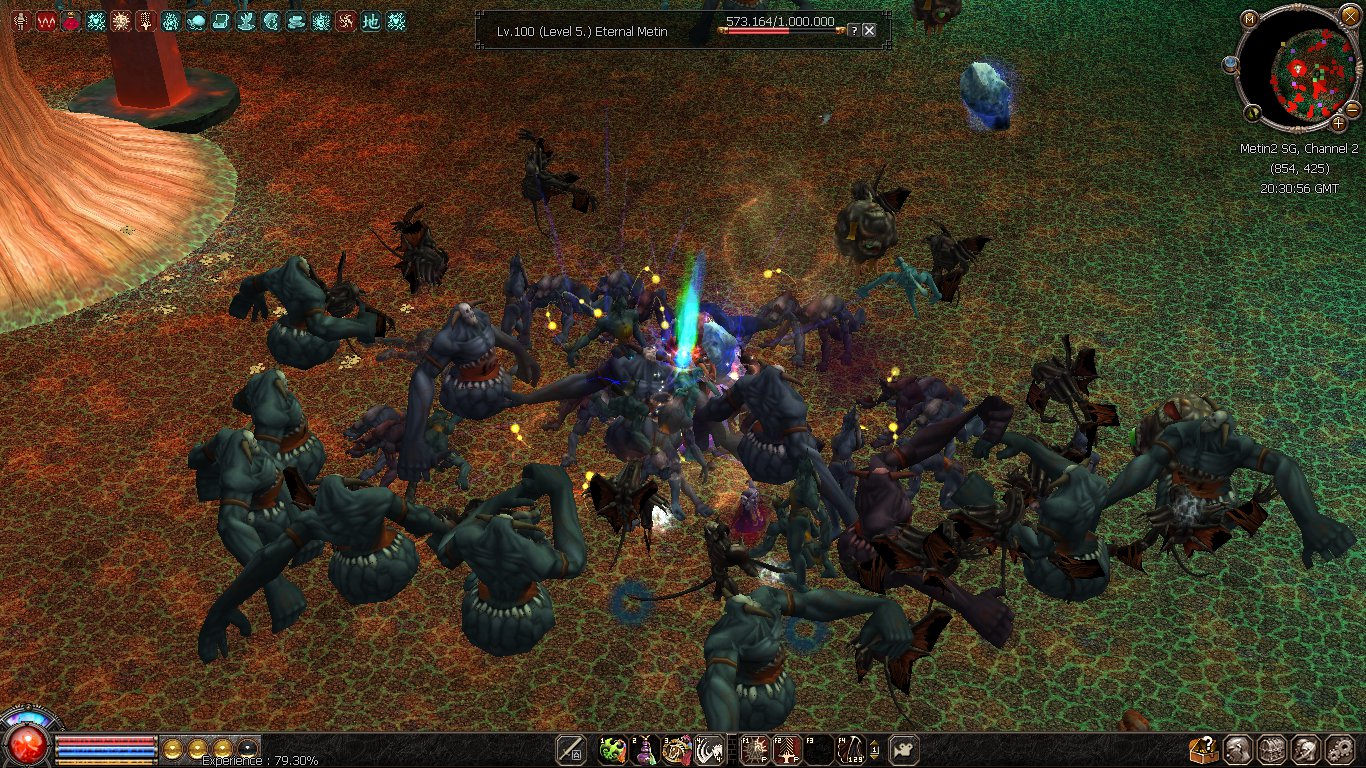Activate the white claw skill in quickslot 4
Screen dimensions: 1366x768
(x=709, y=750)
